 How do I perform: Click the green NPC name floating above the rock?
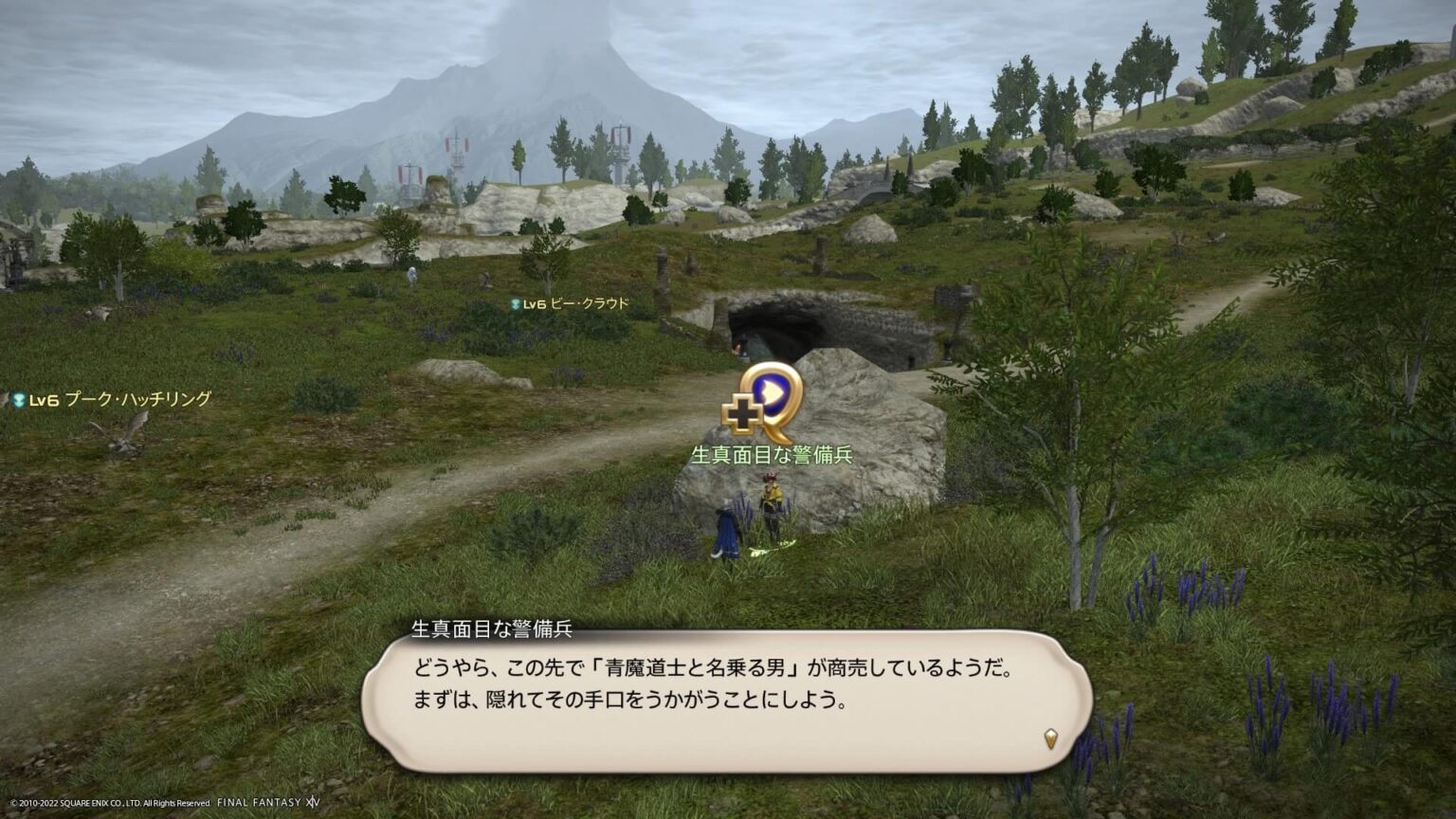[x=773, y=453]
